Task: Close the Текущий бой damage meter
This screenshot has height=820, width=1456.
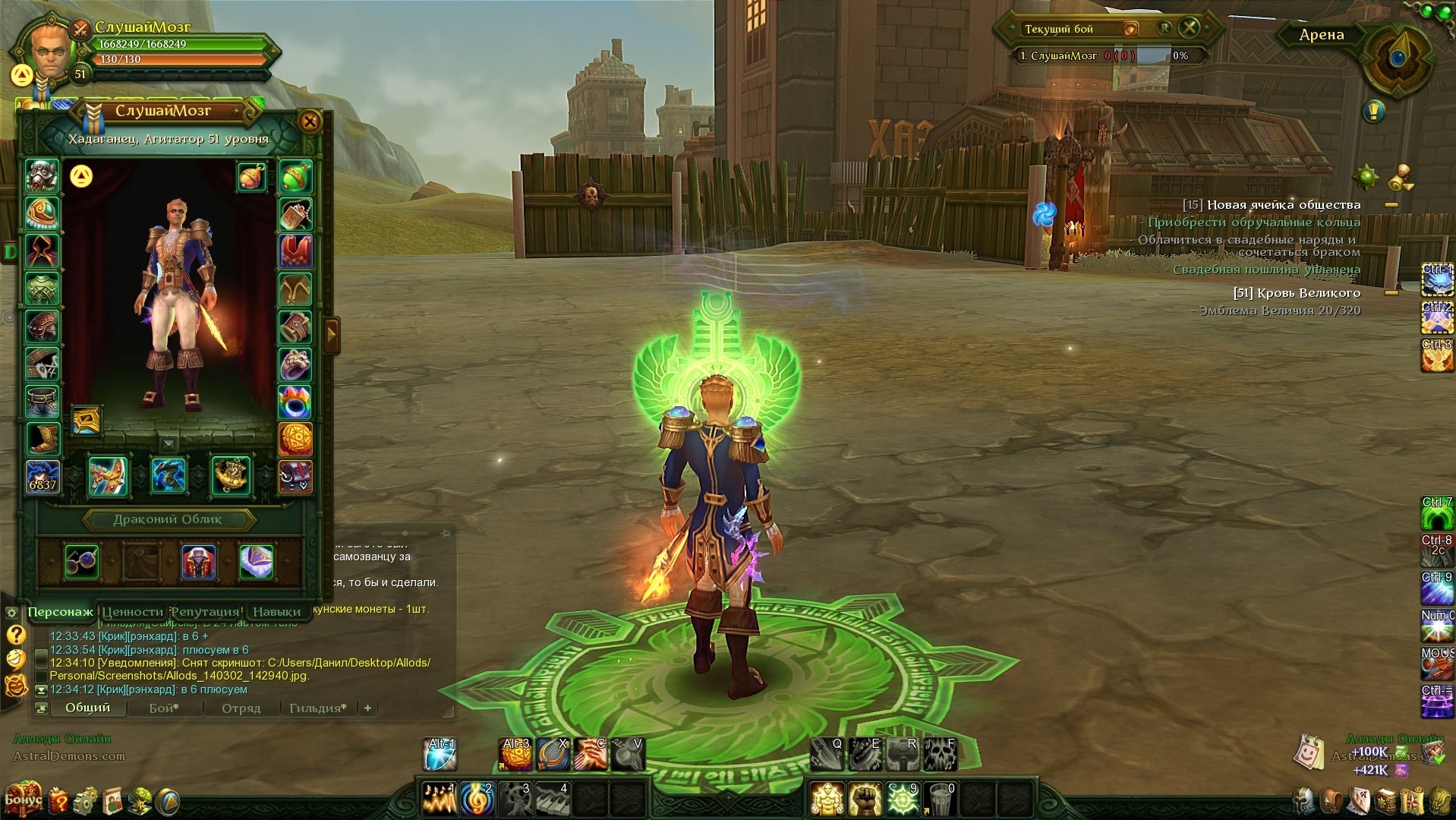Action: [x=1190, y=28]
